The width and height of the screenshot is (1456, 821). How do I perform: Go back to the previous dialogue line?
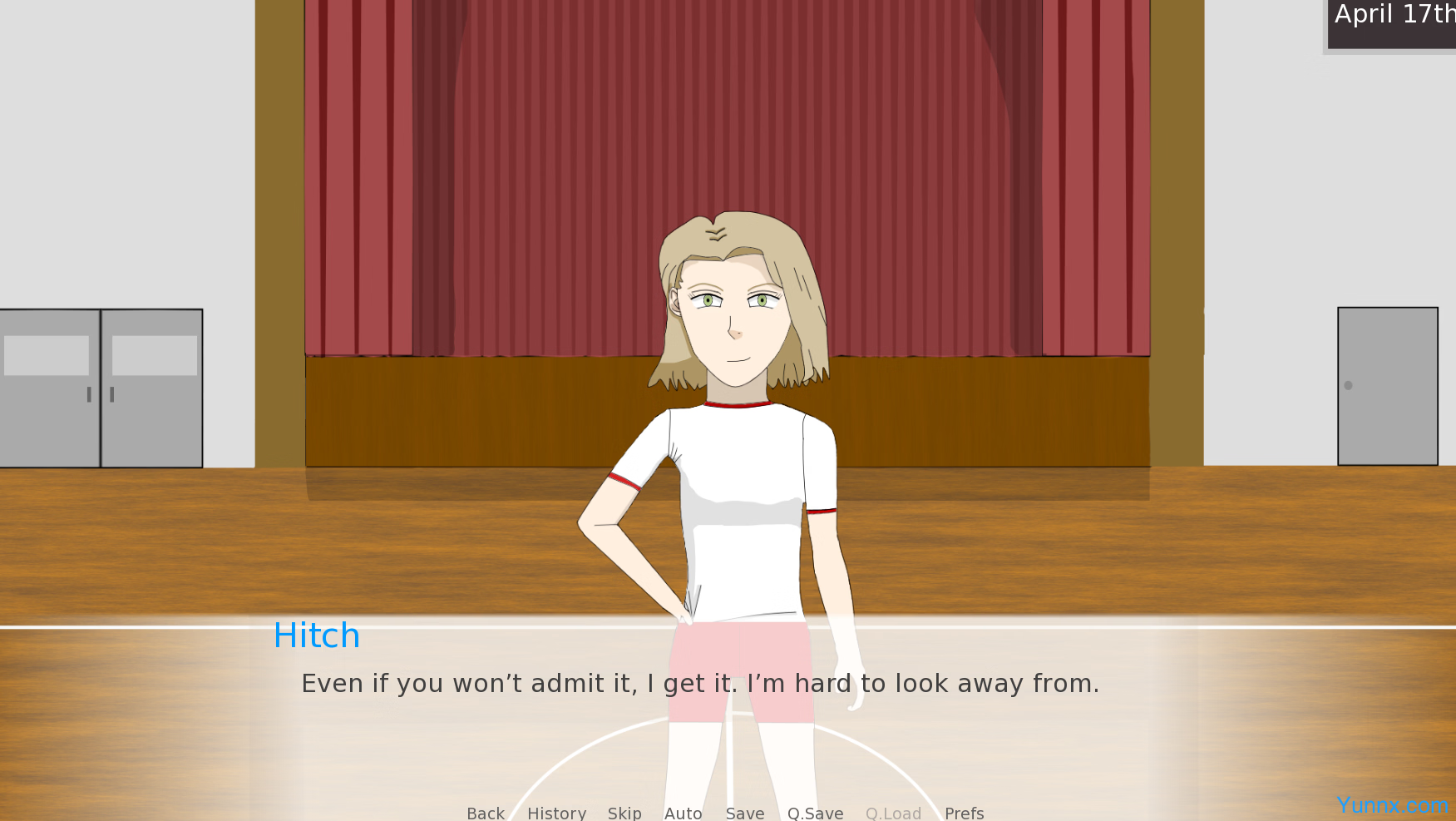[x=486, y=813]
